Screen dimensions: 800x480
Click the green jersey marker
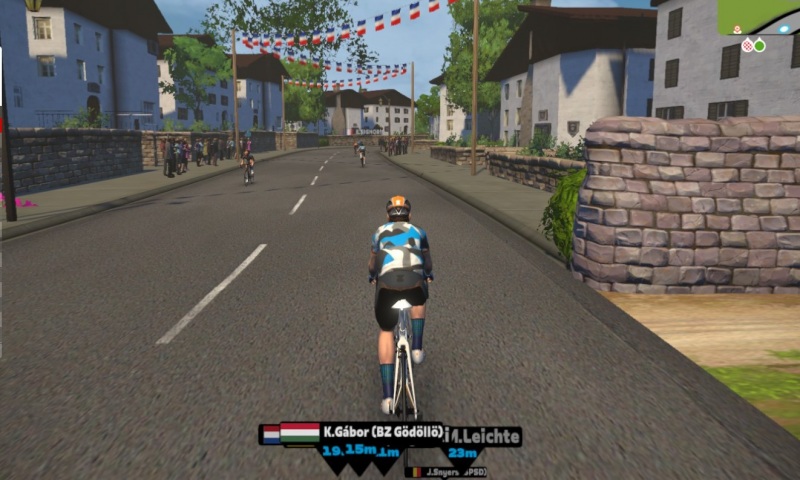(x=759, y=45)
